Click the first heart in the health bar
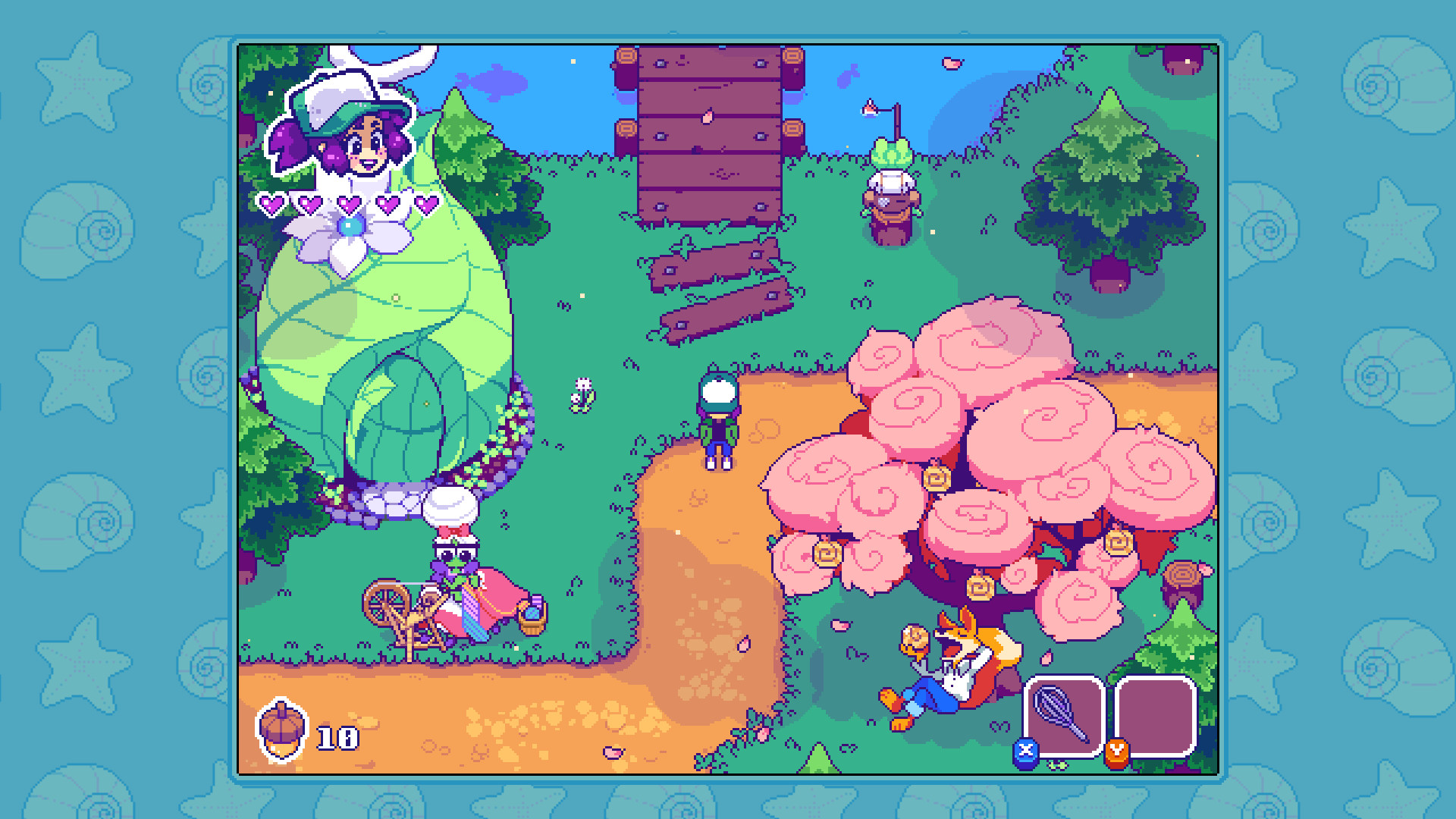Image resolution: width=1456 pixels, height=819 pixels. (271, 205)
